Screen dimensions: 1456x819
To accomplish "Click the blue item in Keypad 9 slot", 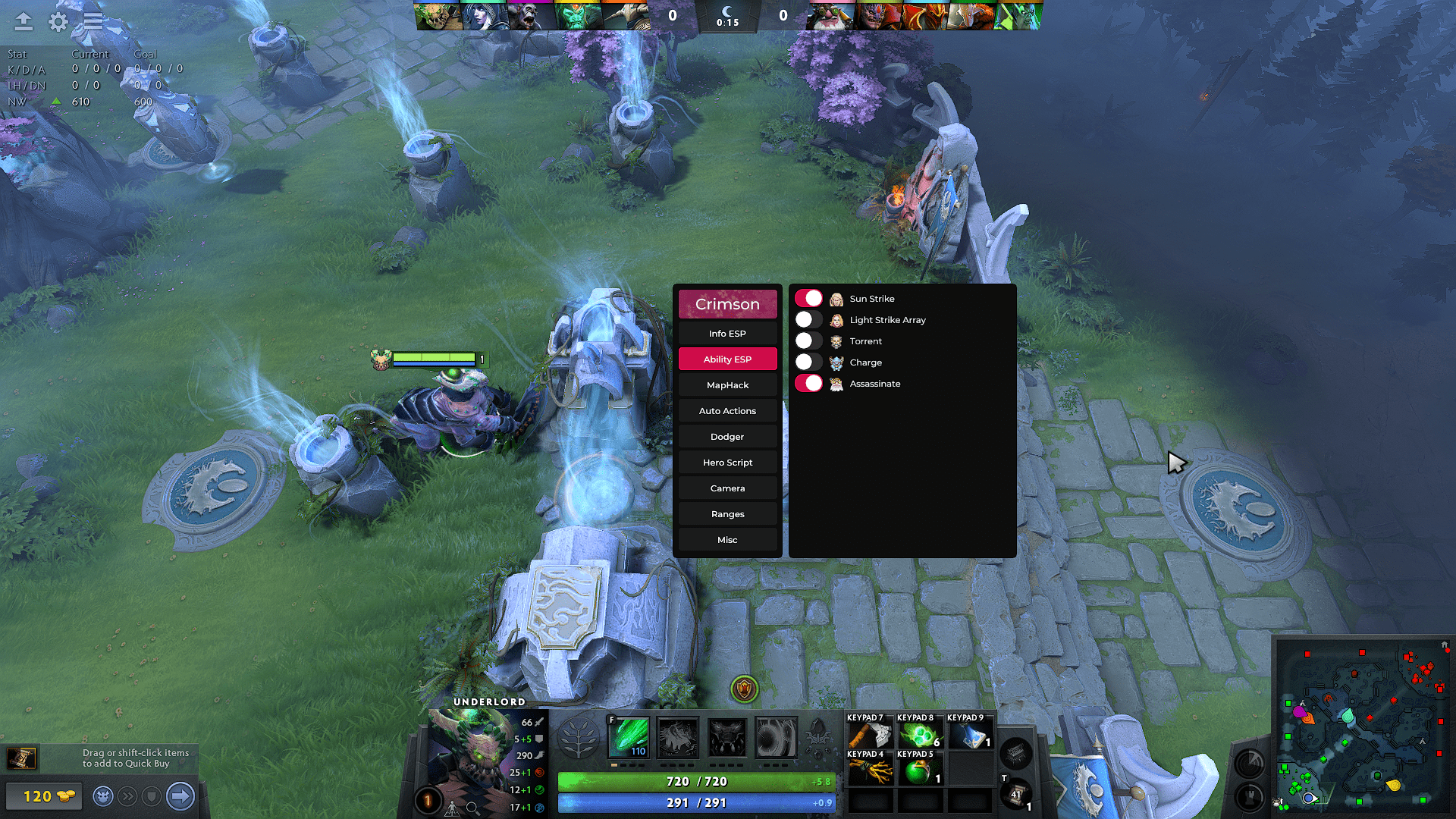I will [970, 733].
